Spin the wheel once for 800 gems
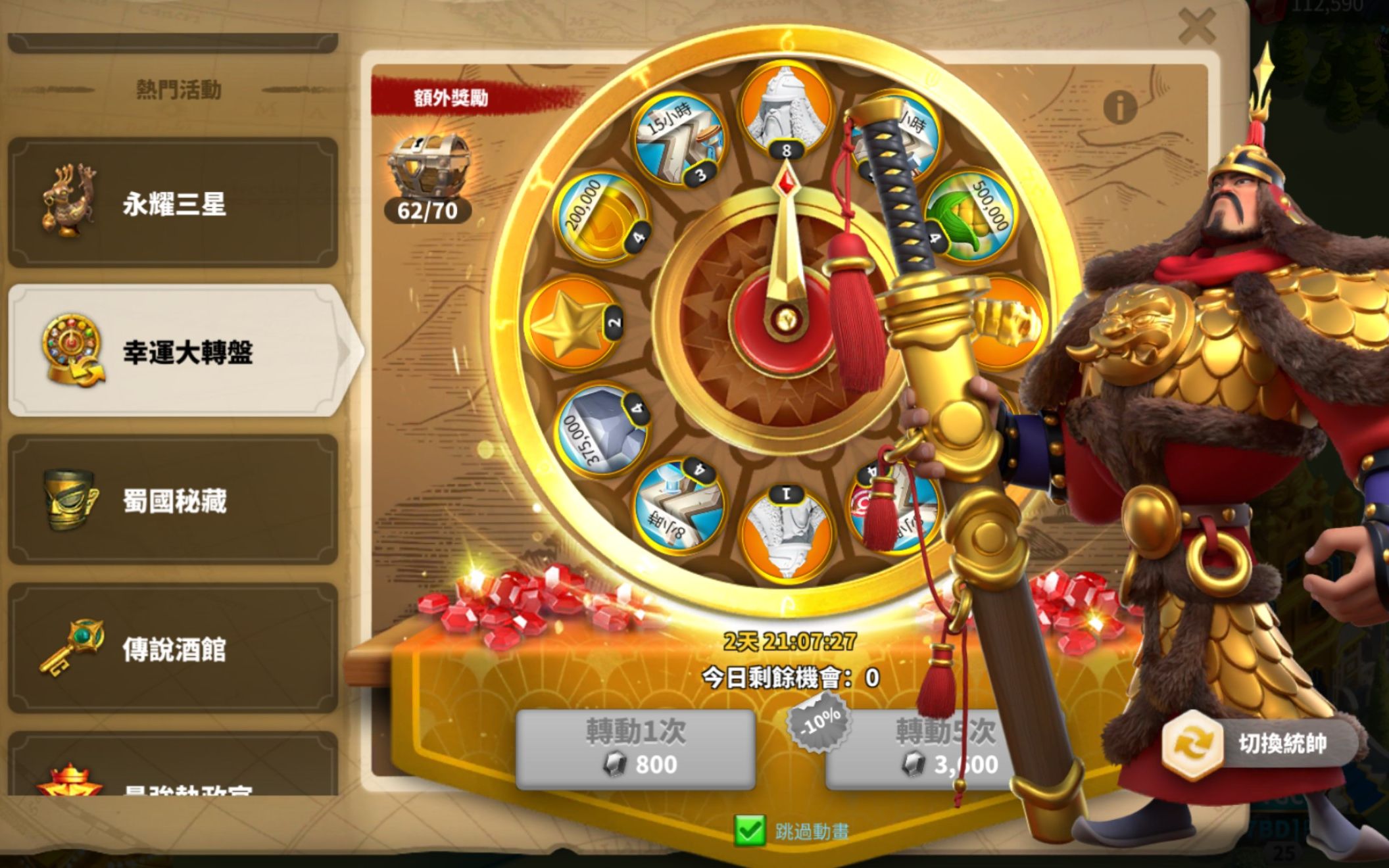 coord(635,749)
